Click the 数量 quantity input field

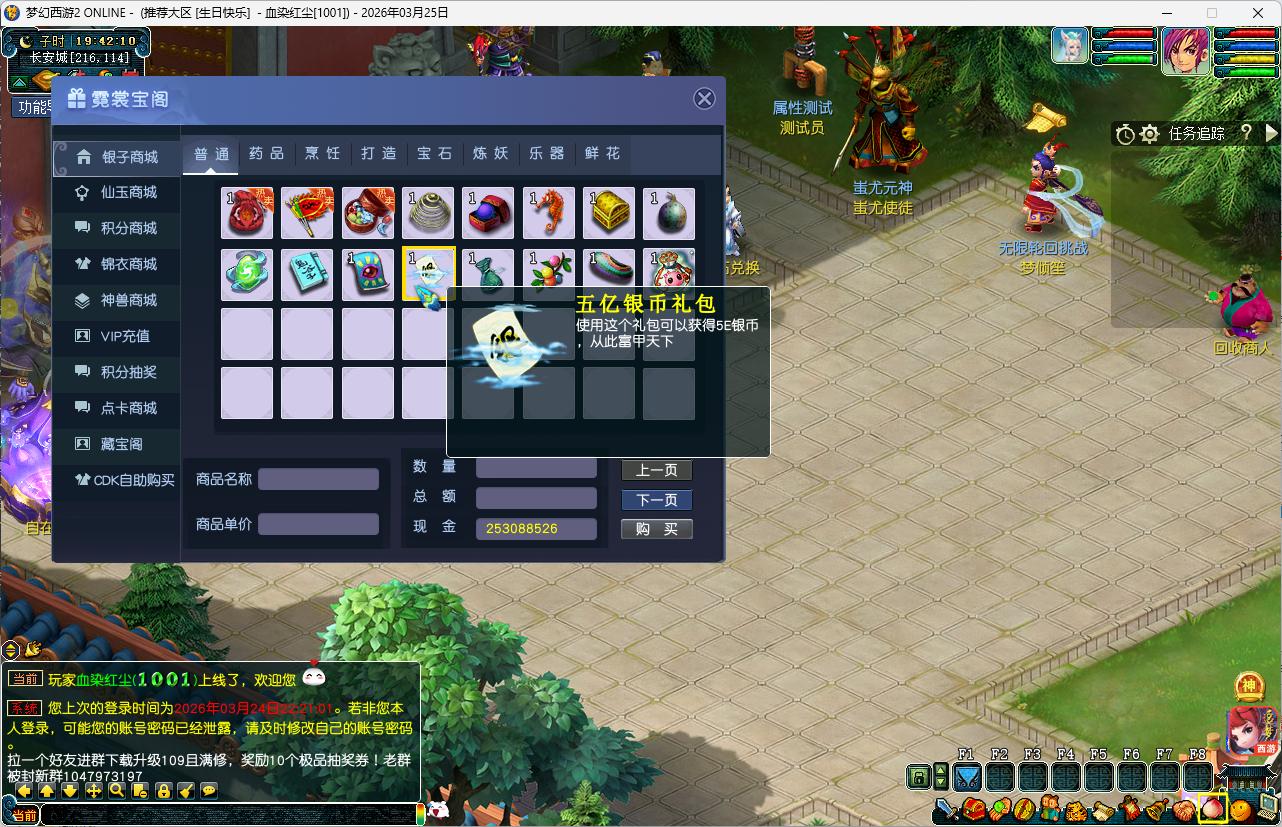[x=536, y=468]
